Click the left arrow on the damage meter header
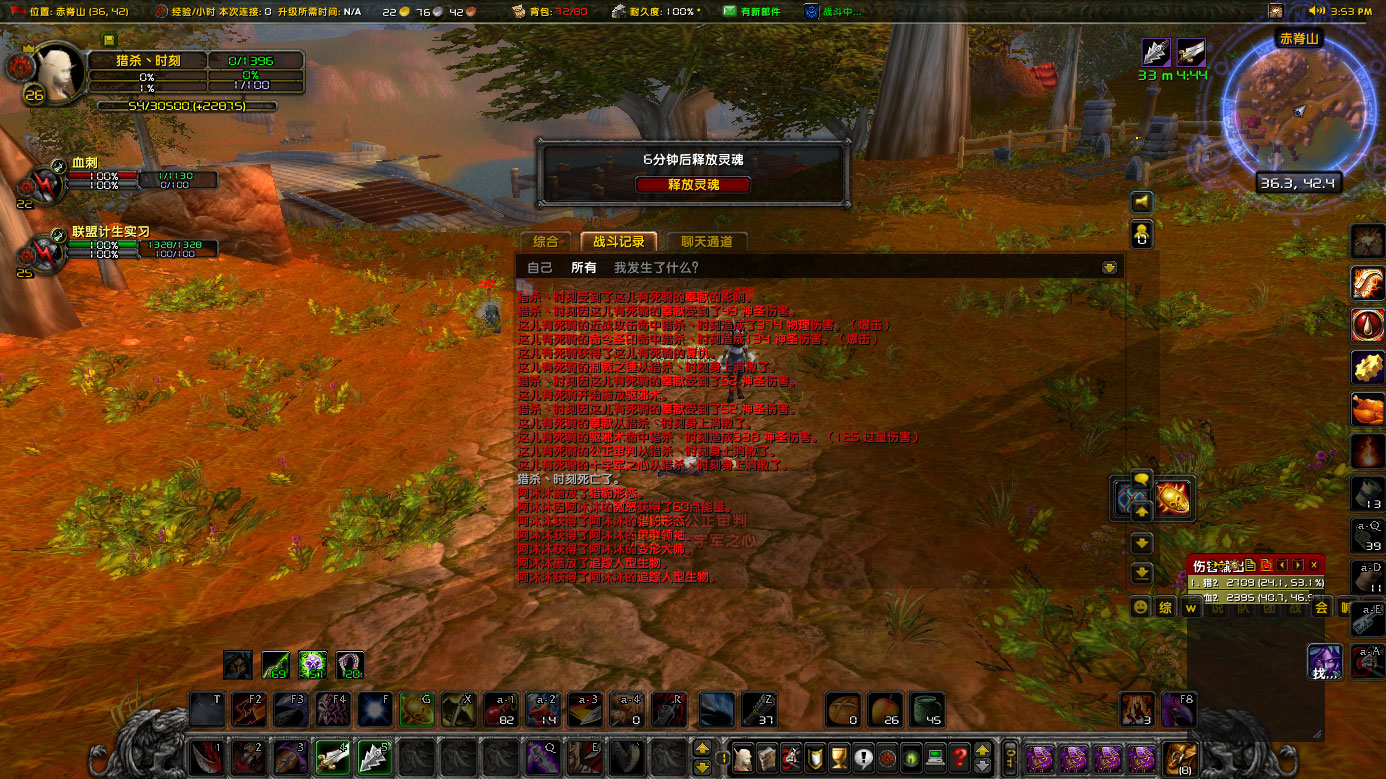Screen dimensions: 1386x779 (1281, 565)
